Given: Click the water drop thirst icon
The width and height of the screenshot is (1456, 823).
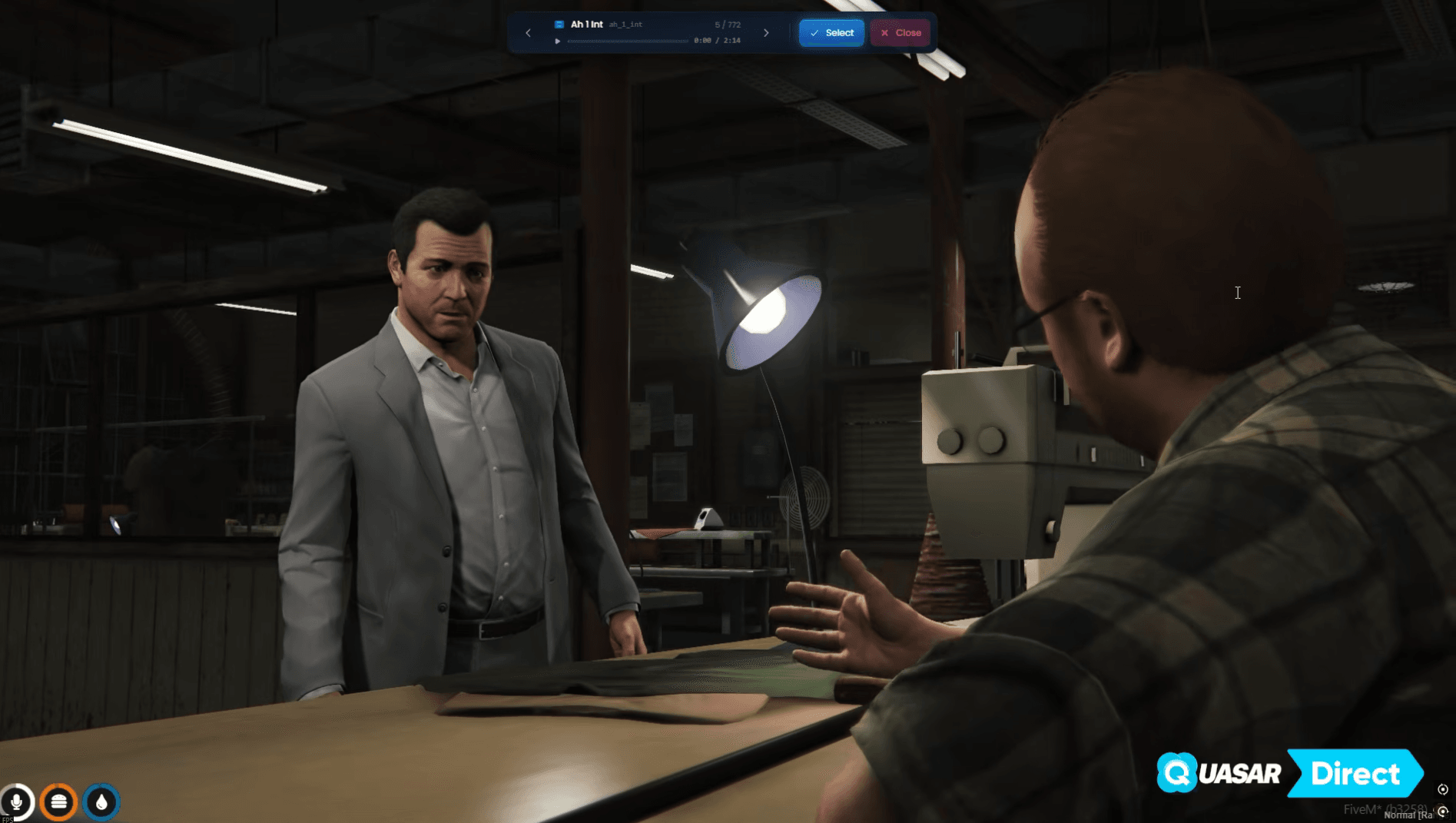Looking at the screenshot, I should 99,801.
